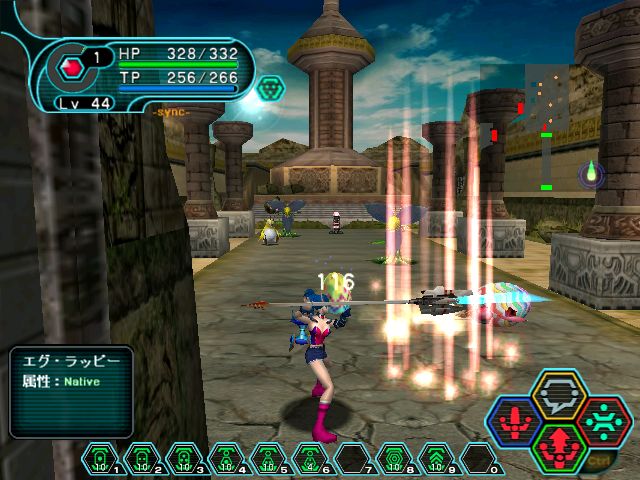The width and height of the screenshot is (640, 480).
Task: Activate the ring icon in quick slot 8
Action: [x=394, y=459]
